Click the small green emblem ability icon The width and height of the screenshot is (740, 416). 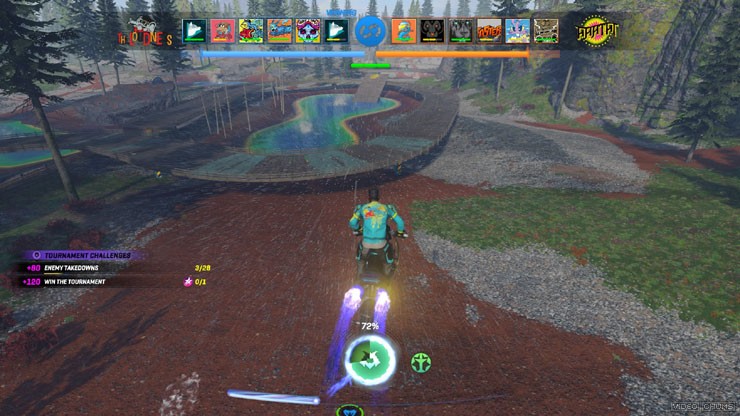point(421,361)
